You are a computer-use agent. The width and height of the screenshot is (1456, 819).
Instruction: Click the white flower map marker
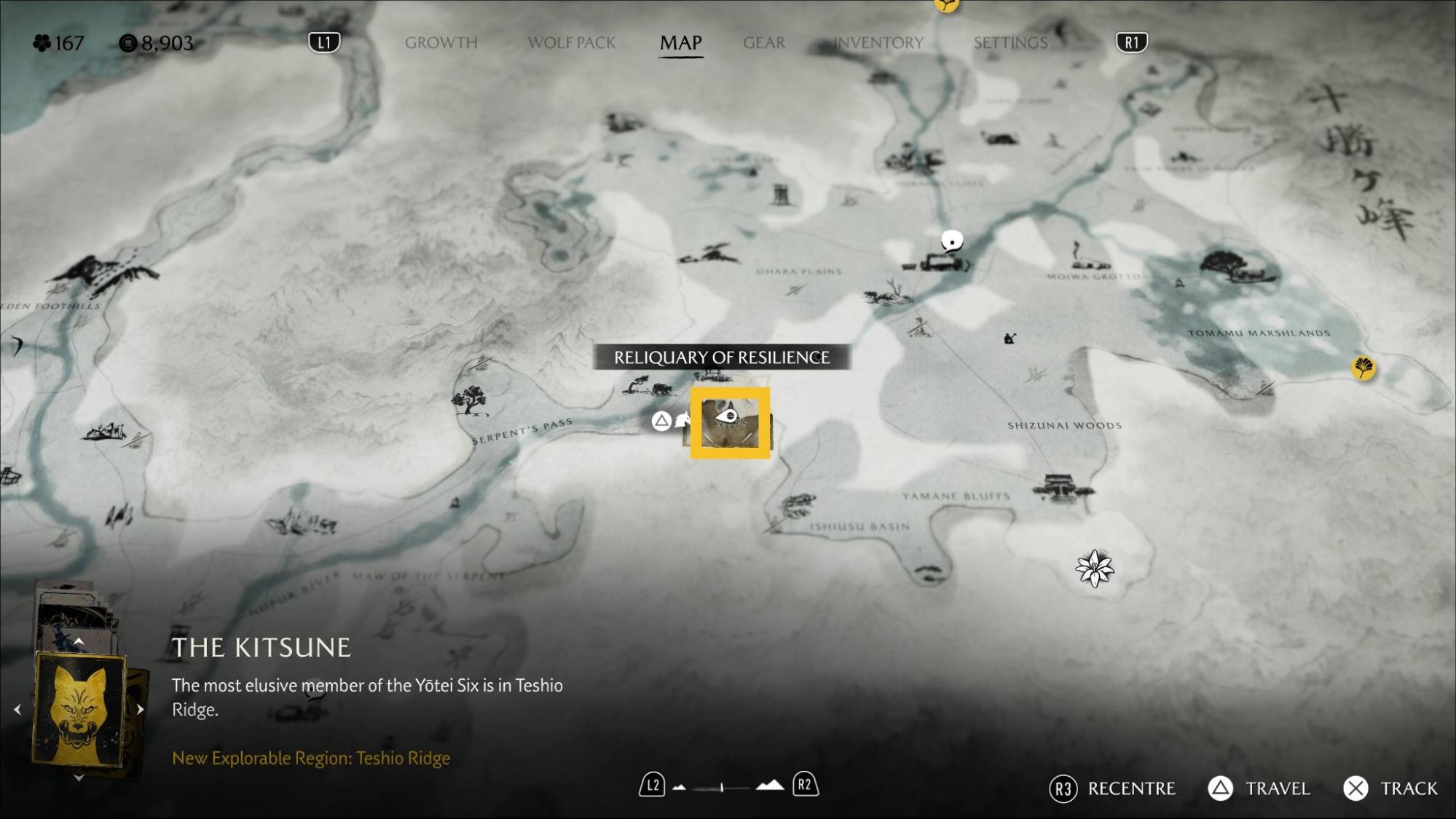(1094, 569)
